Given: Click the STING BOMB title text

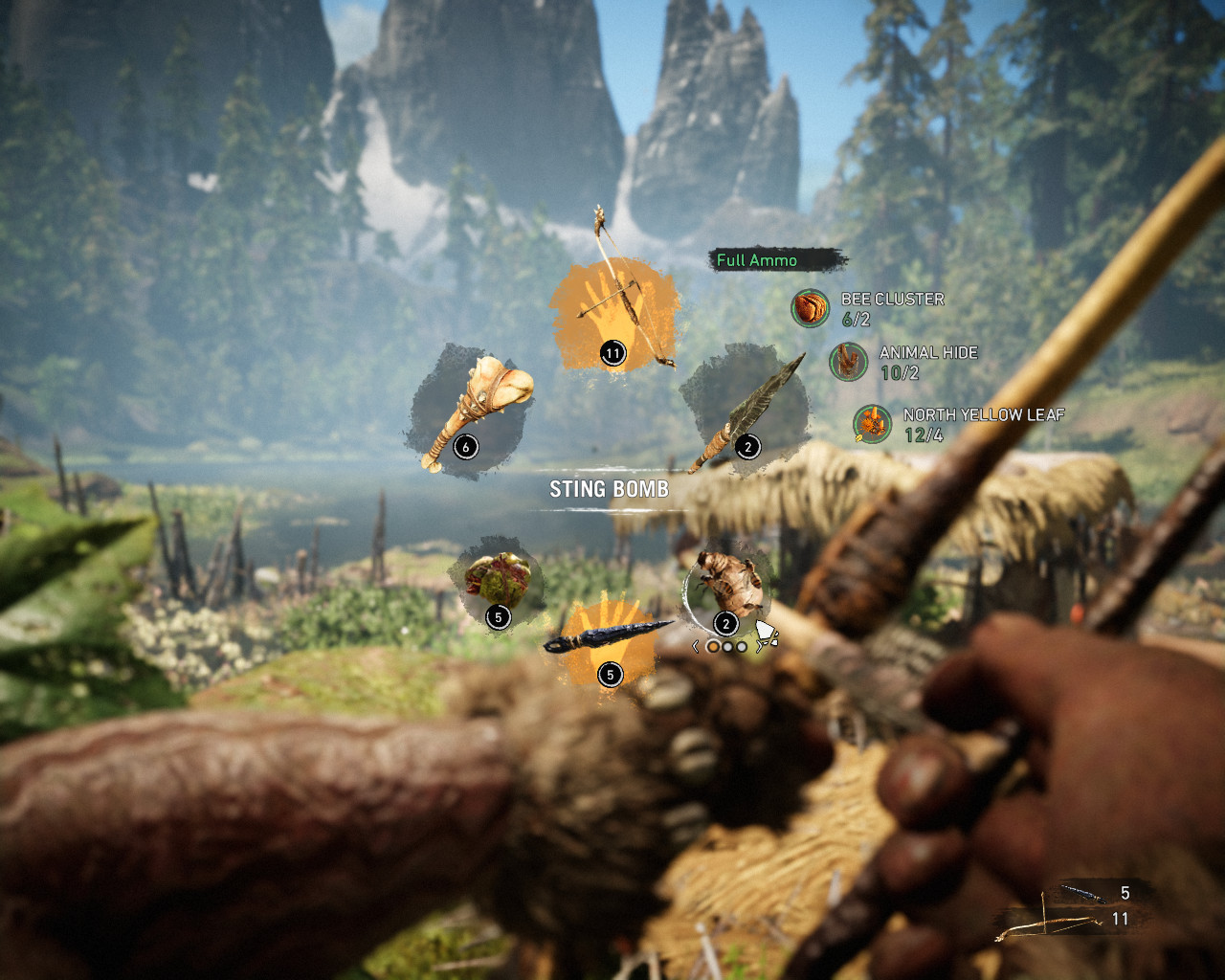Looking at the screenshot, I should [x=610, y=489].
